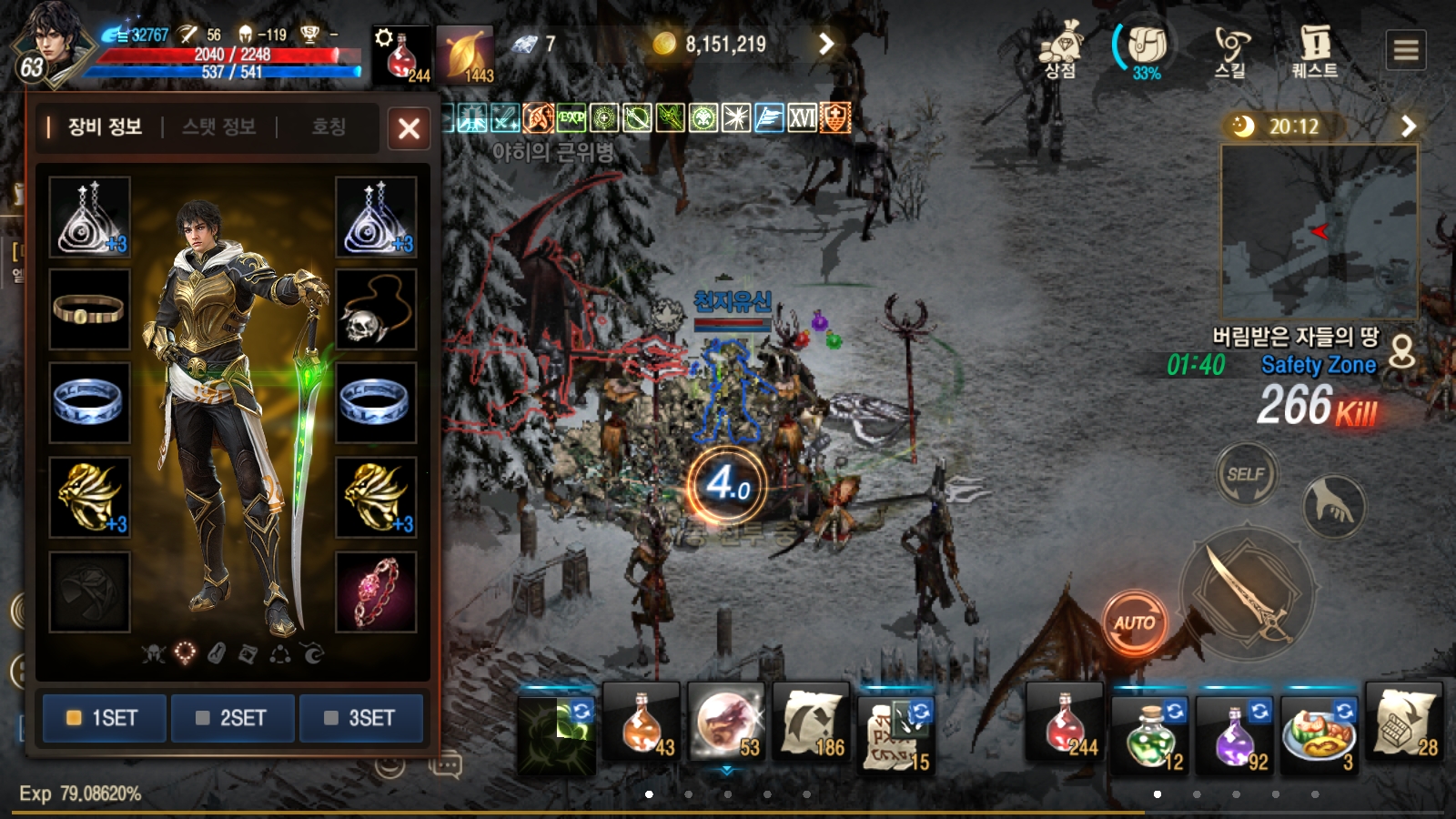Choose the 3SET equipment preset

[x=361, y=718]
